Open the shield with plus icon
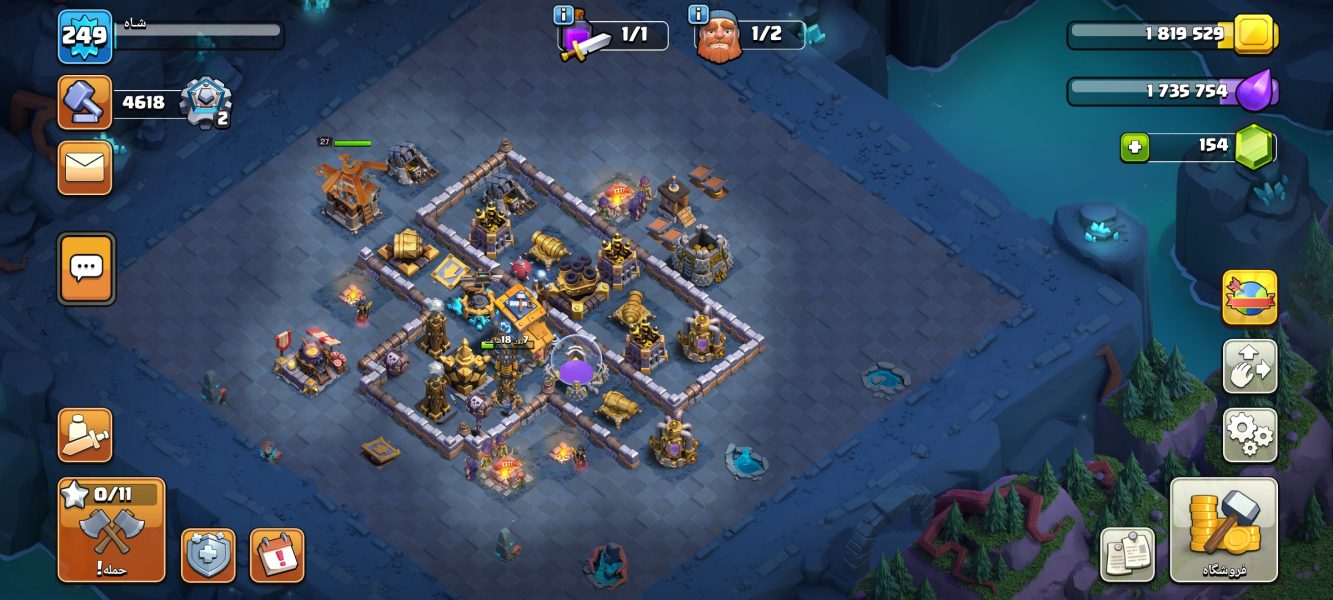 [x=208, y=555]
